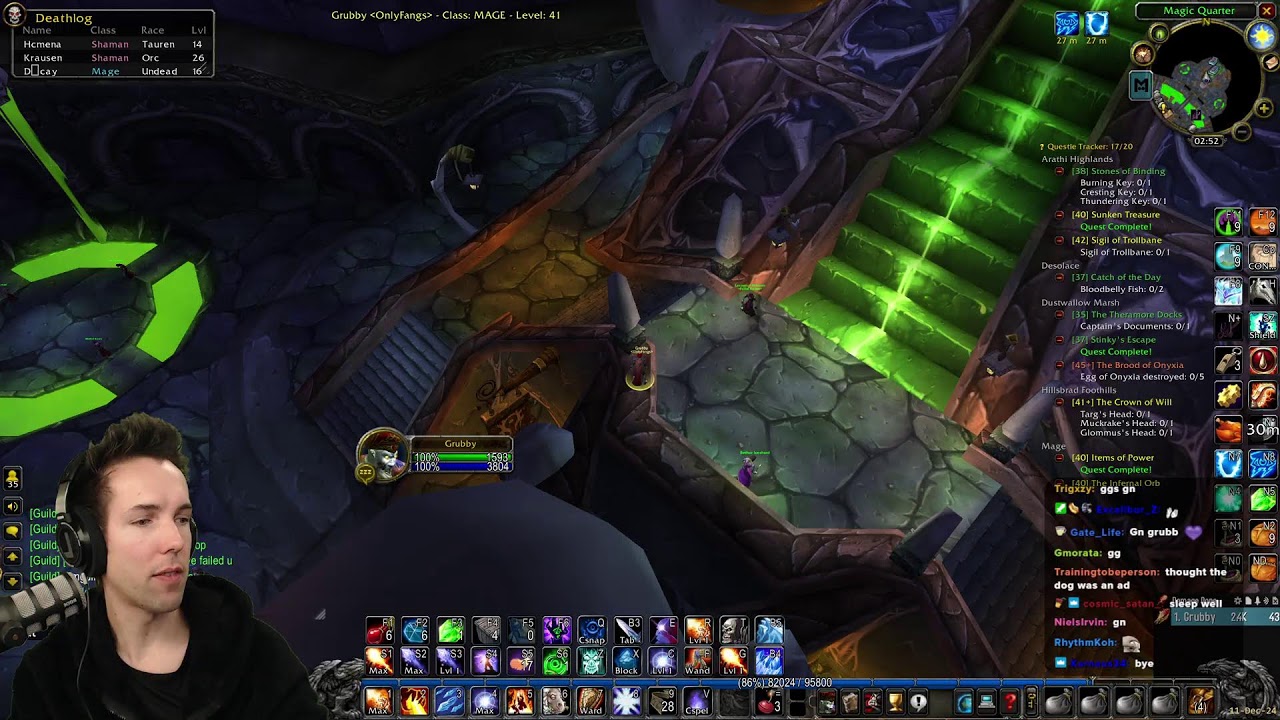This screenshot has height=720, width=1280.
Task: Select the Fire Ward spell icon
Action: 591,701
